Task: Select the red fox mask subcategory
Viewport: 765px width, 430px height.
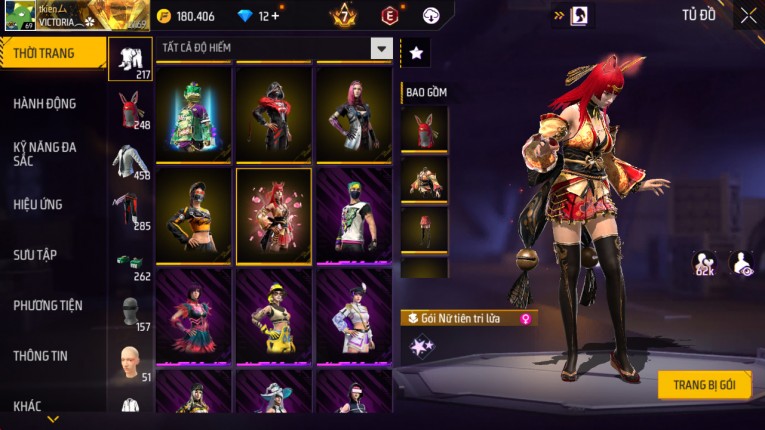Action: click(129, 110)
